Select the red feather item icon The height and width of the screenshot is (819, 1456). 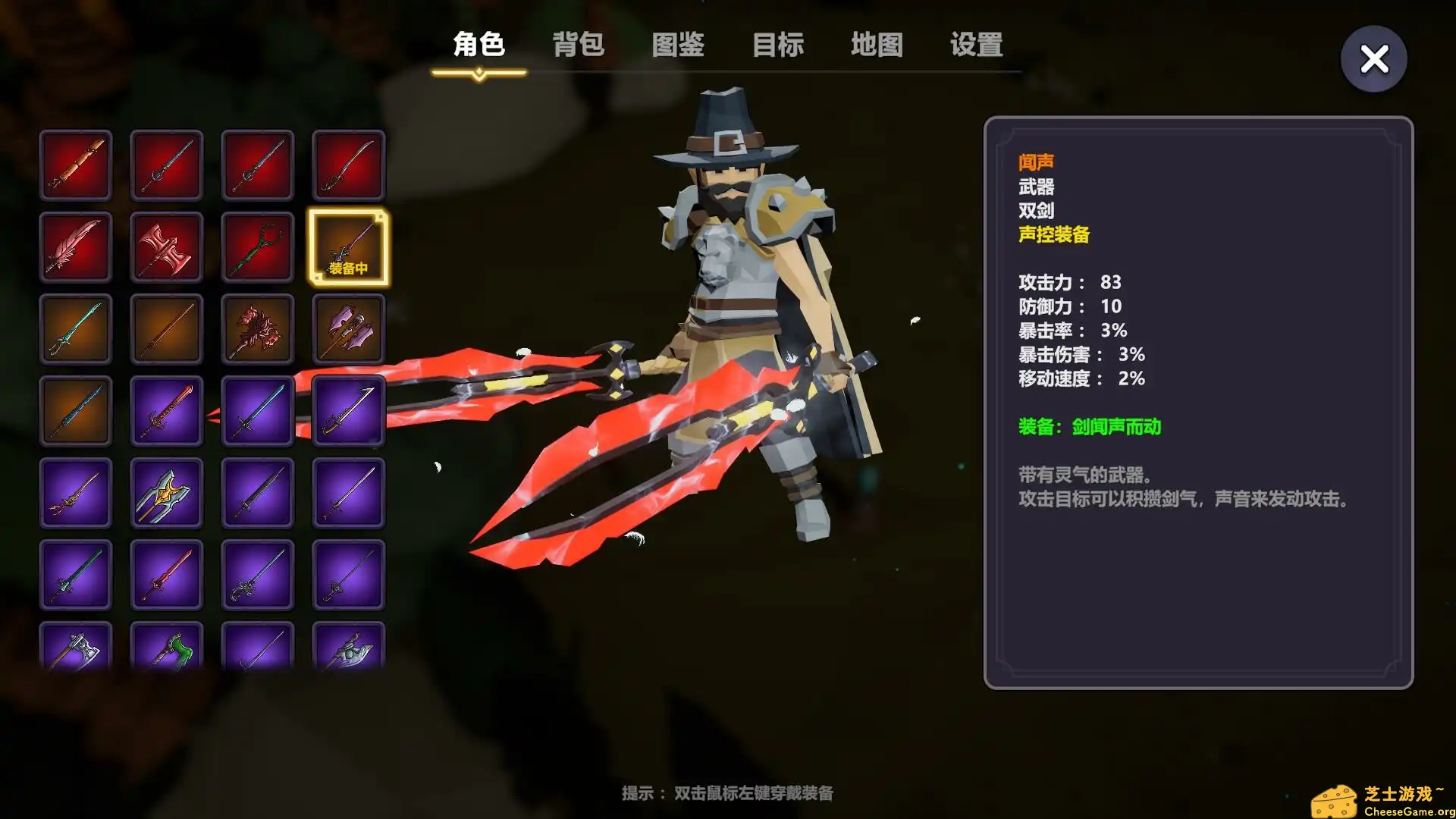[x=76, y=246]
